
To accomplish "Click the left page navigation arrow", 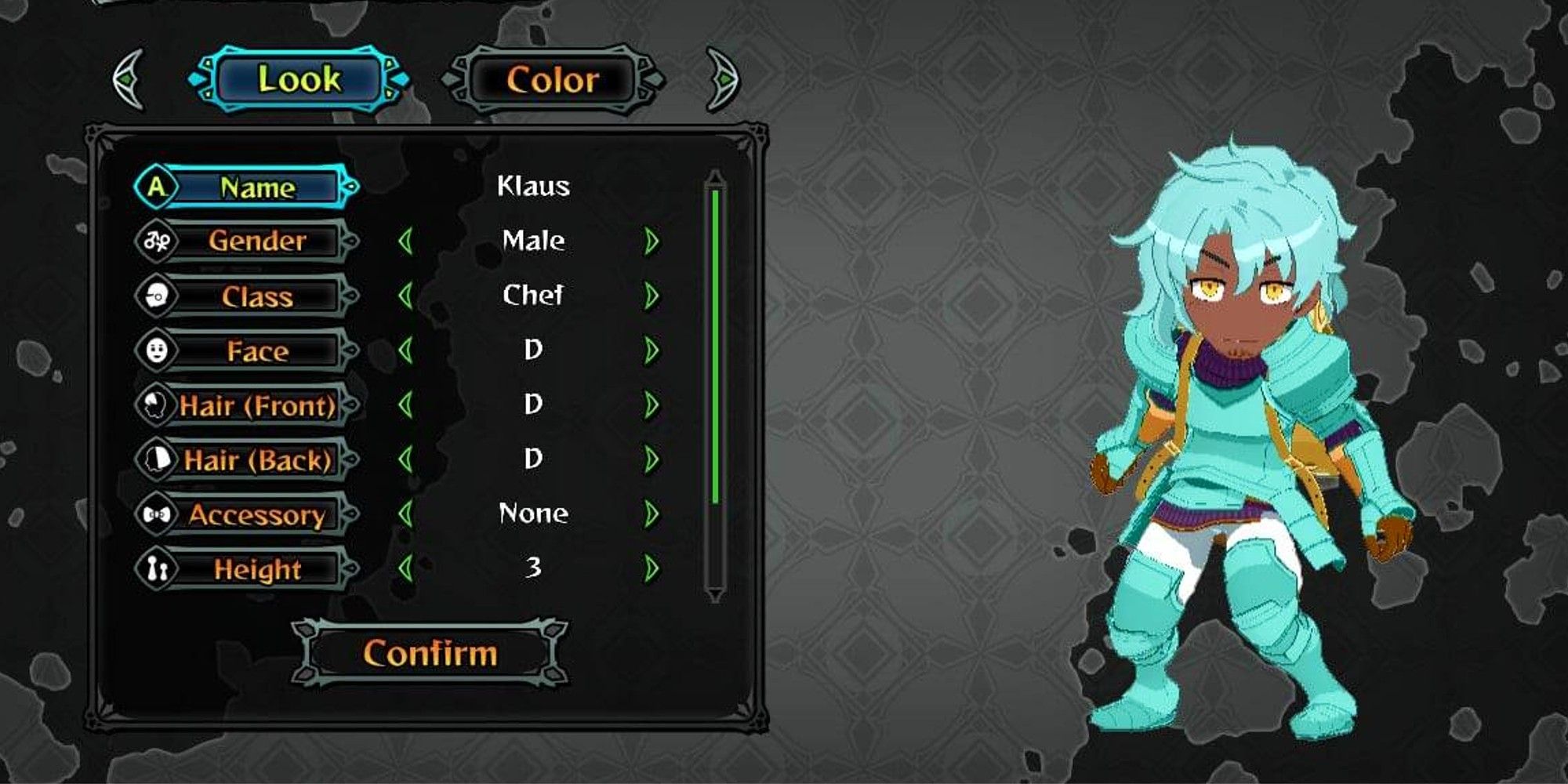I will coord(129,78).
